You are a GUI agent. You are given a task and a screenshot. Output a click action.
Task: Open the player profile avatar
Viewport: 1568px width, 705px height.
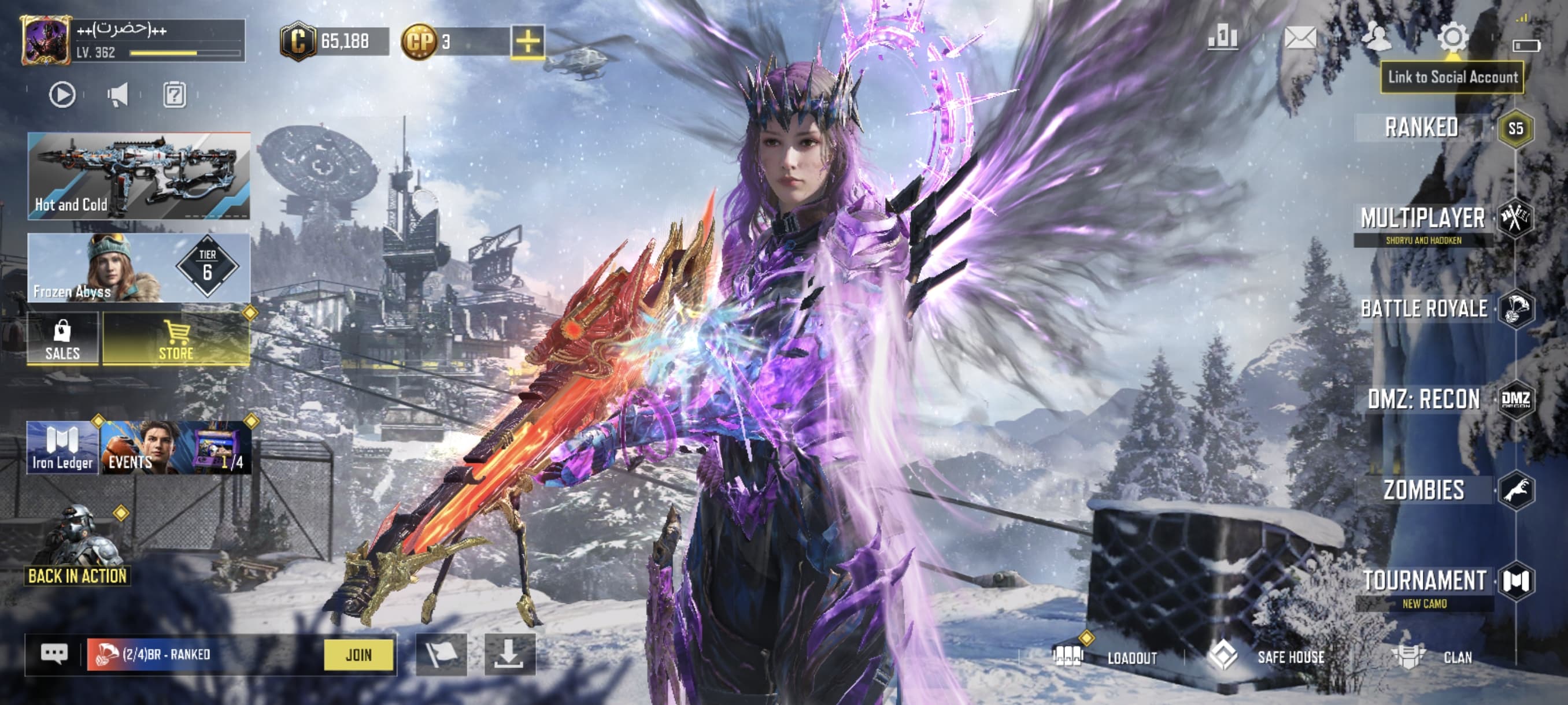tap(45, 40)
